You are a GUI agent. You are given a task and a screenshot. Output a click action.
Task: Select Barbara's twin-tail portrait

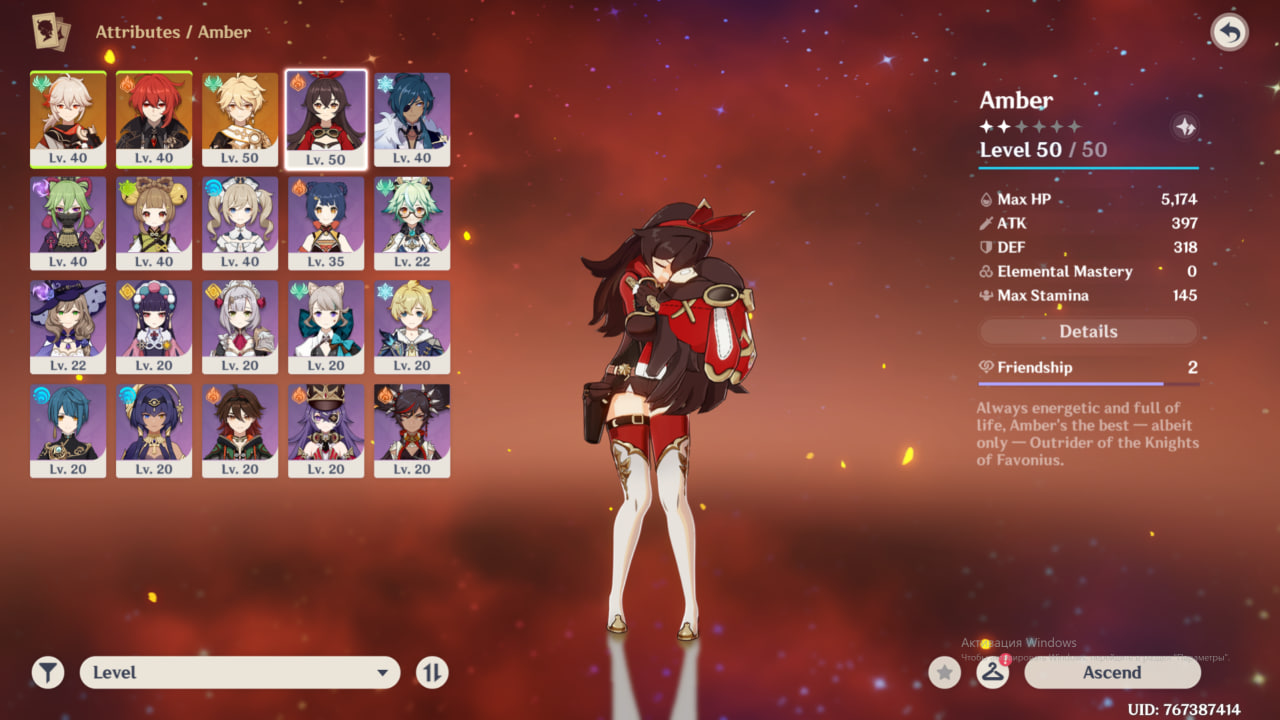(240, 222)
